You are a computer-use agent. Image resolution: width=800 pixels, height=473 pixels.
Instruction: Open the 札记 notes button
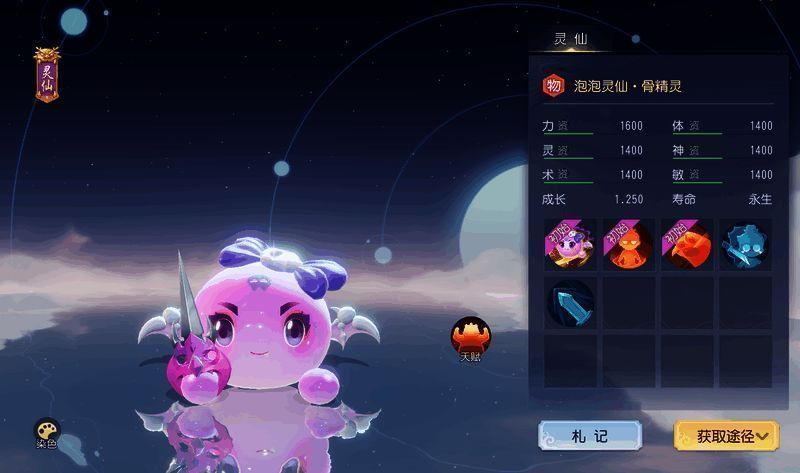click(x=589, y=435)
